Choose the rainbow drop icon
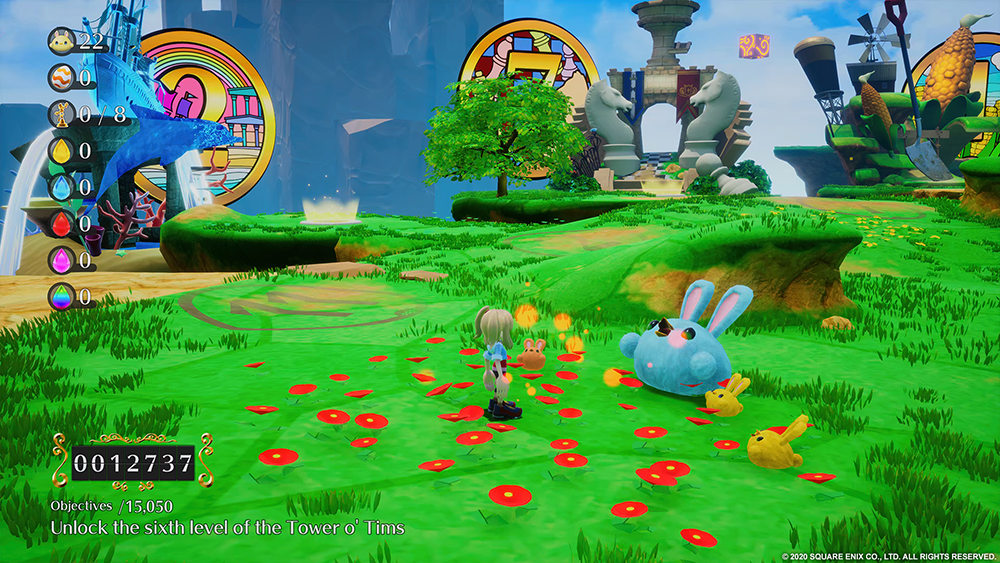Screen dimensions: 1000x563 (x=62, y=296)
